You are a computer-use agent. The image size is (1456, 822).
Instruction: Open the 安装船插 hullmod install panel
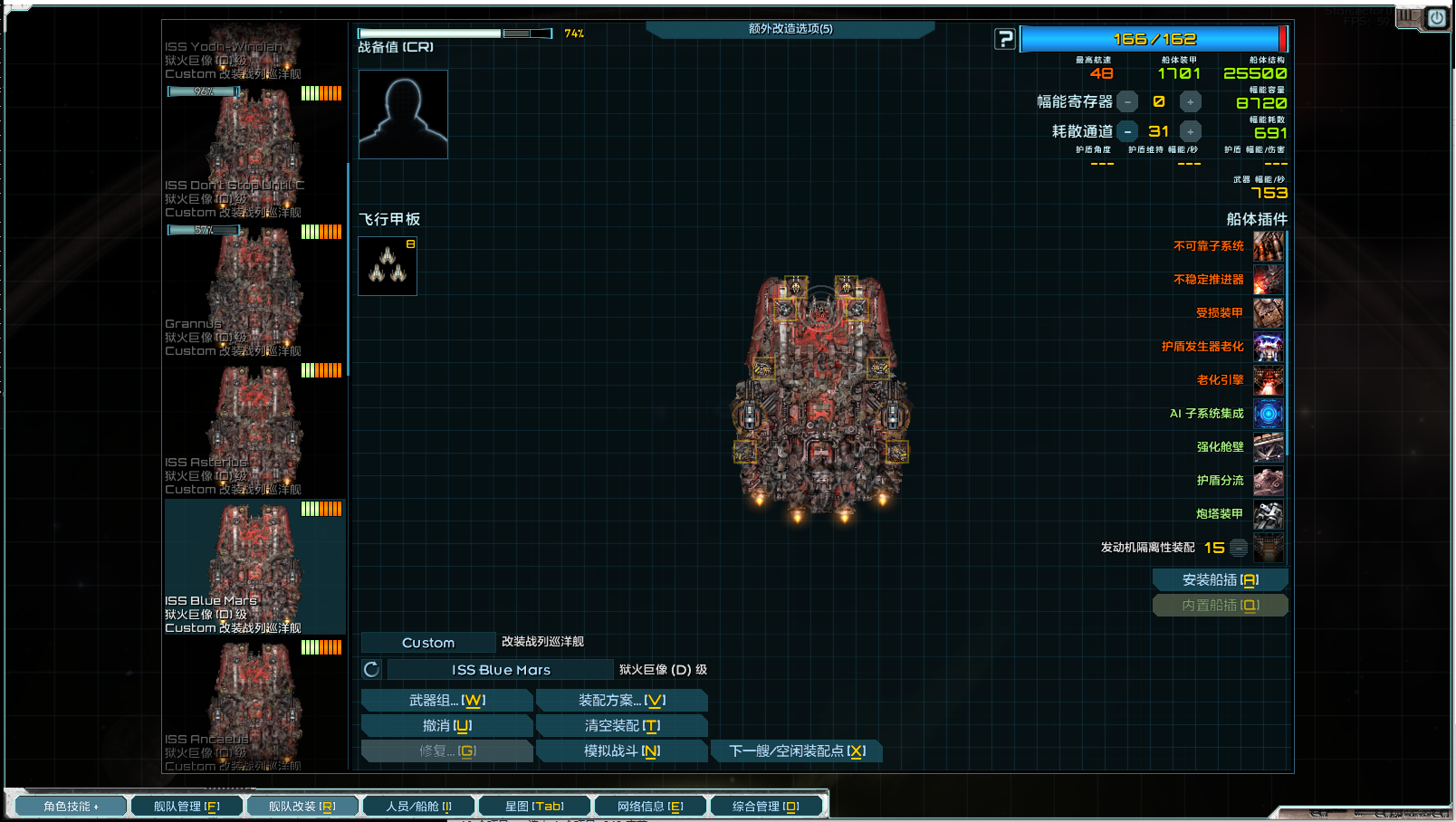1220,579
